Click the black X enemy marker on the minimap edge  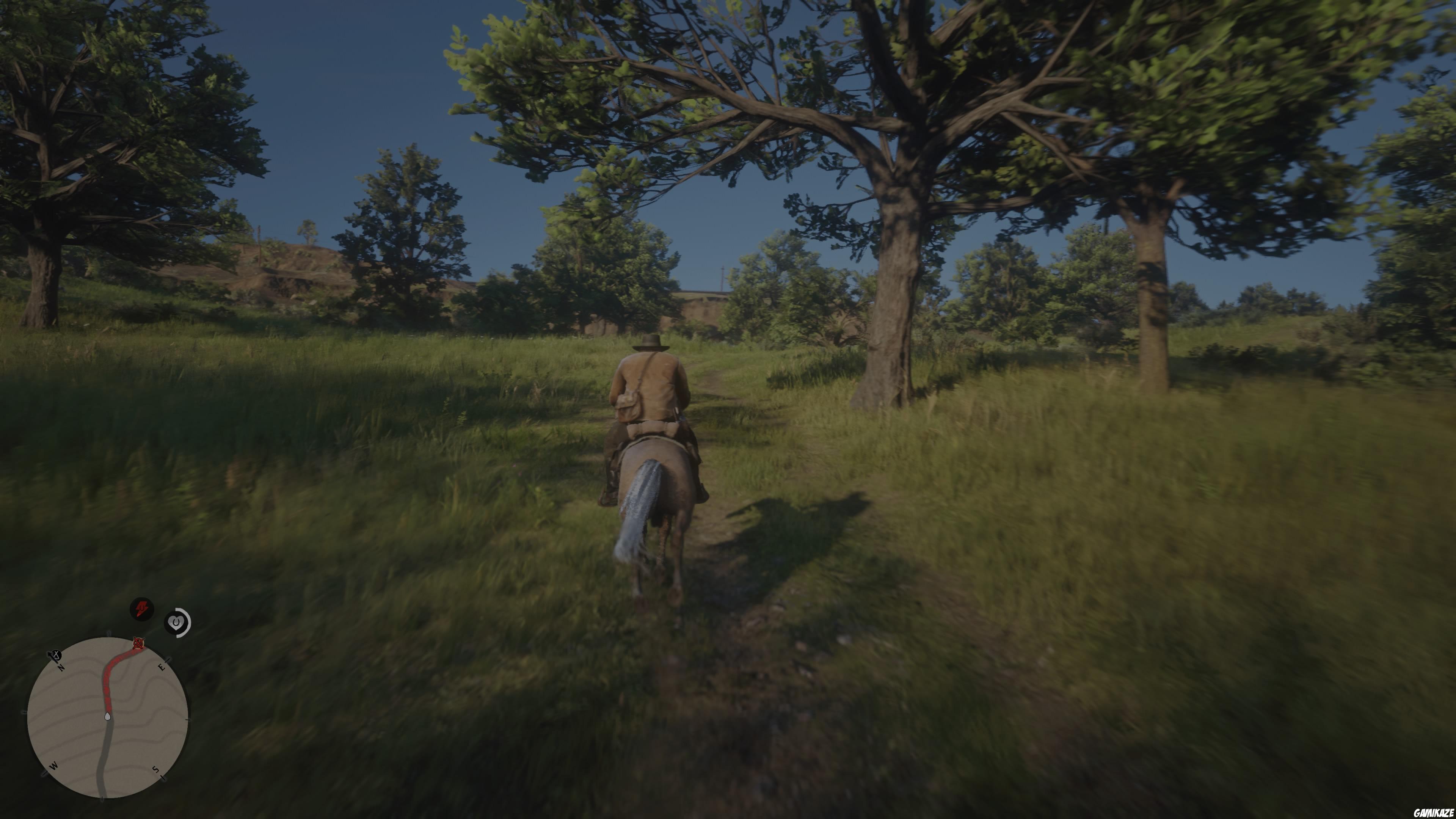(x=56, y=655)
